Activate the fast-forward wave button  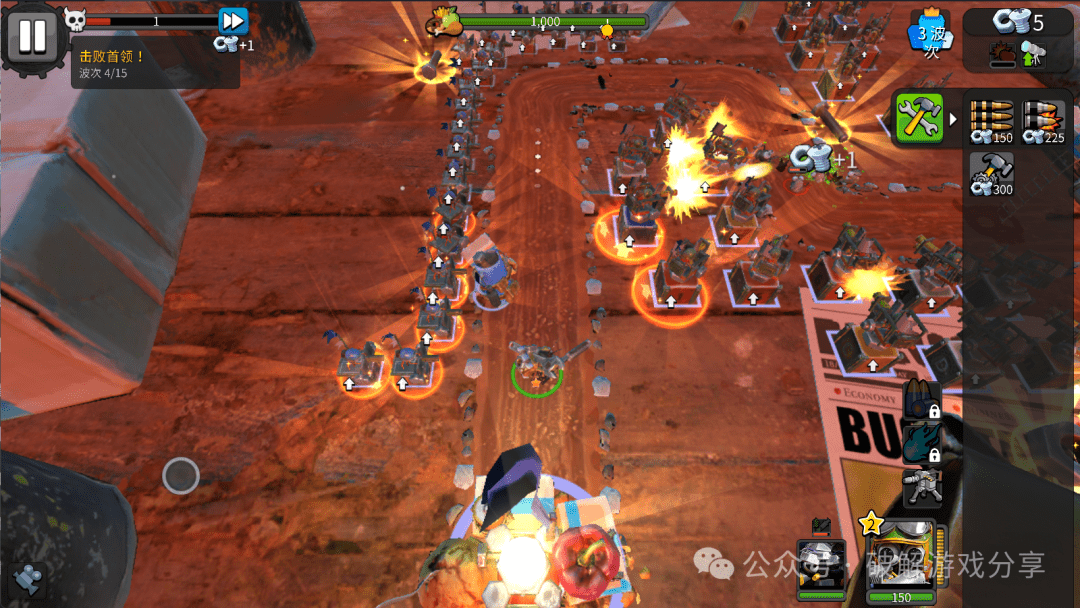(233, 21)
